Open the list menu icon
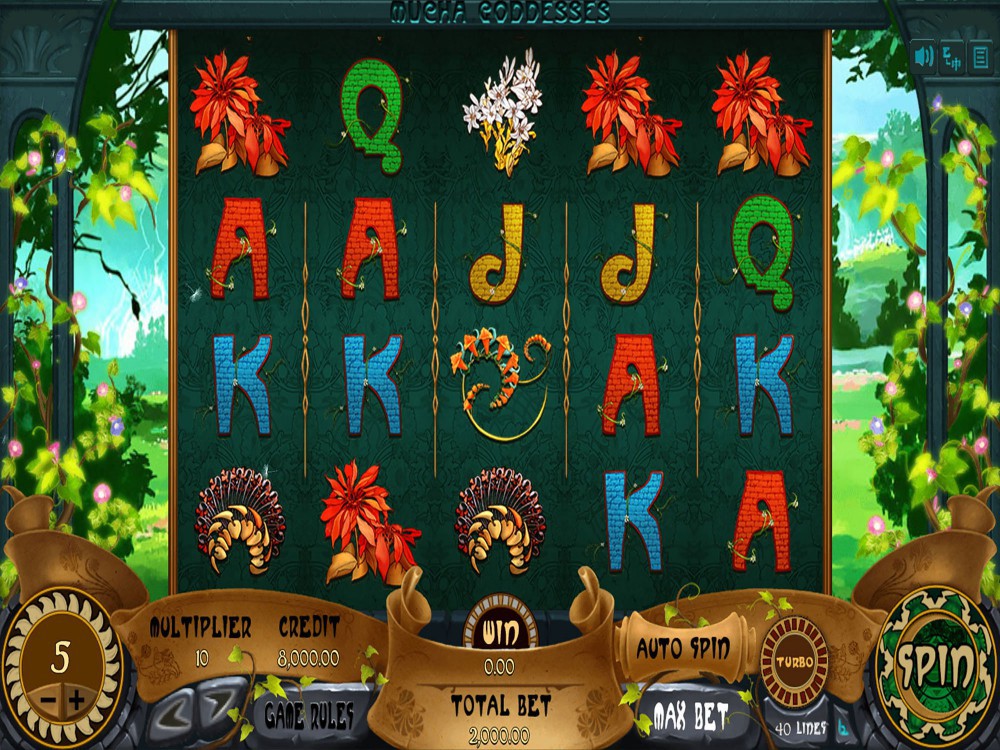Viewport: 1000px width, 750px height. pyautogui.click(x=981, y=56)
